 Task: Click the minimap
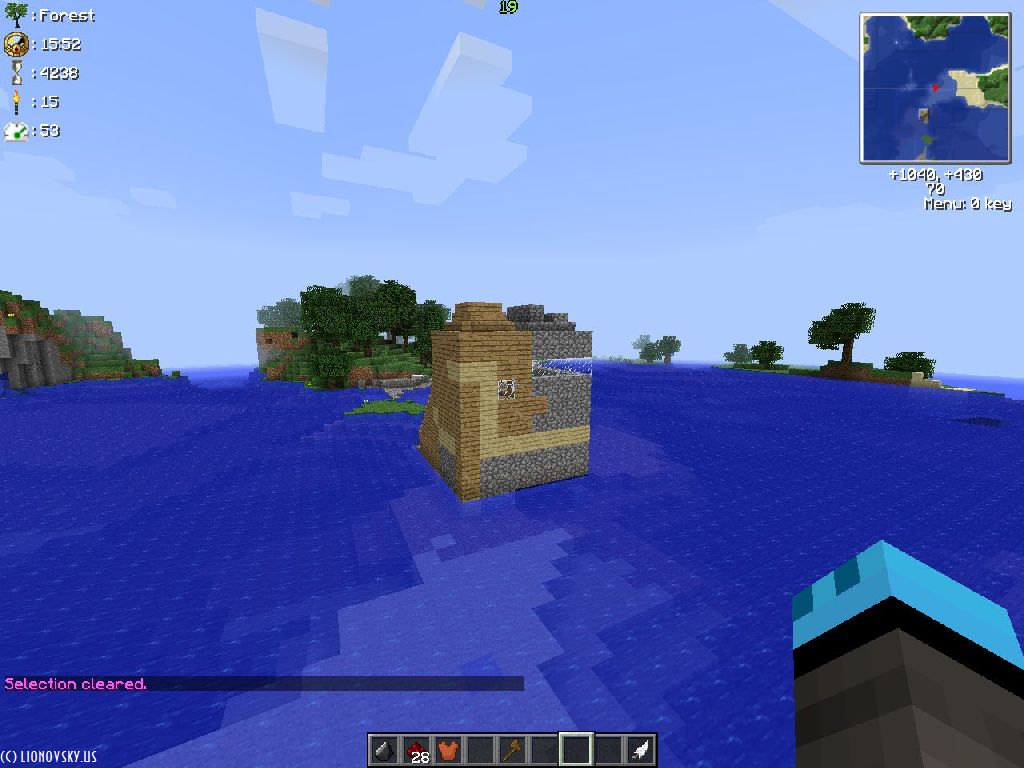(x=935, y=88)
